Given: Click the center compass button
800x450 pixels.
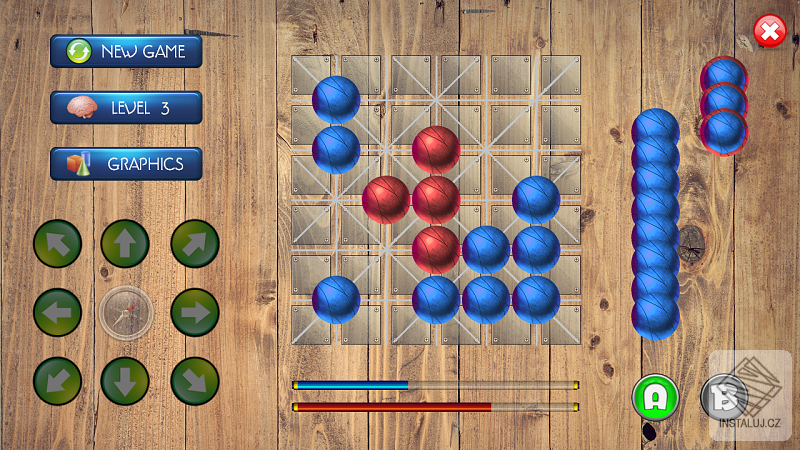Looking at the screenshot, I should 125,313.
